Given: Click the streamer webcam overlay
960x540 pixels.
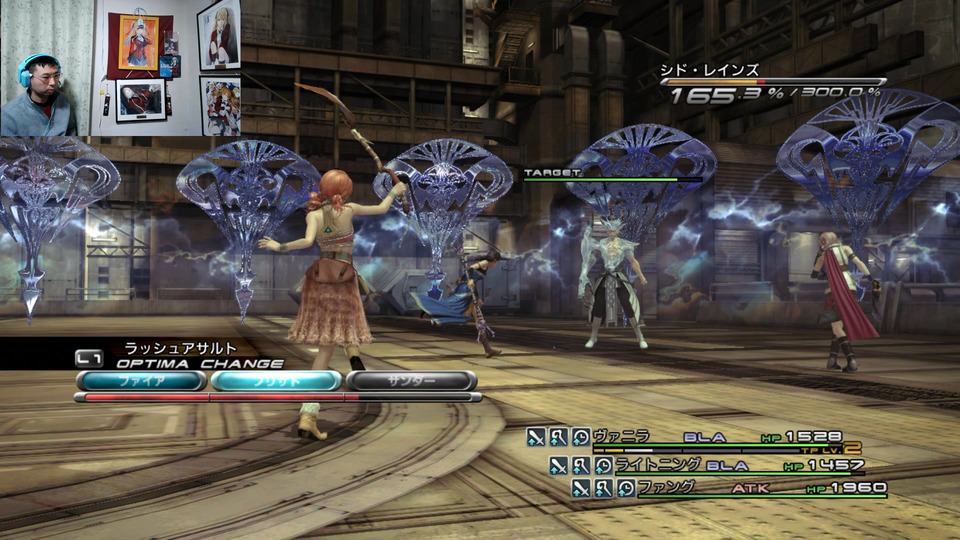Looking at the screenshot, I should pos(46,68).
